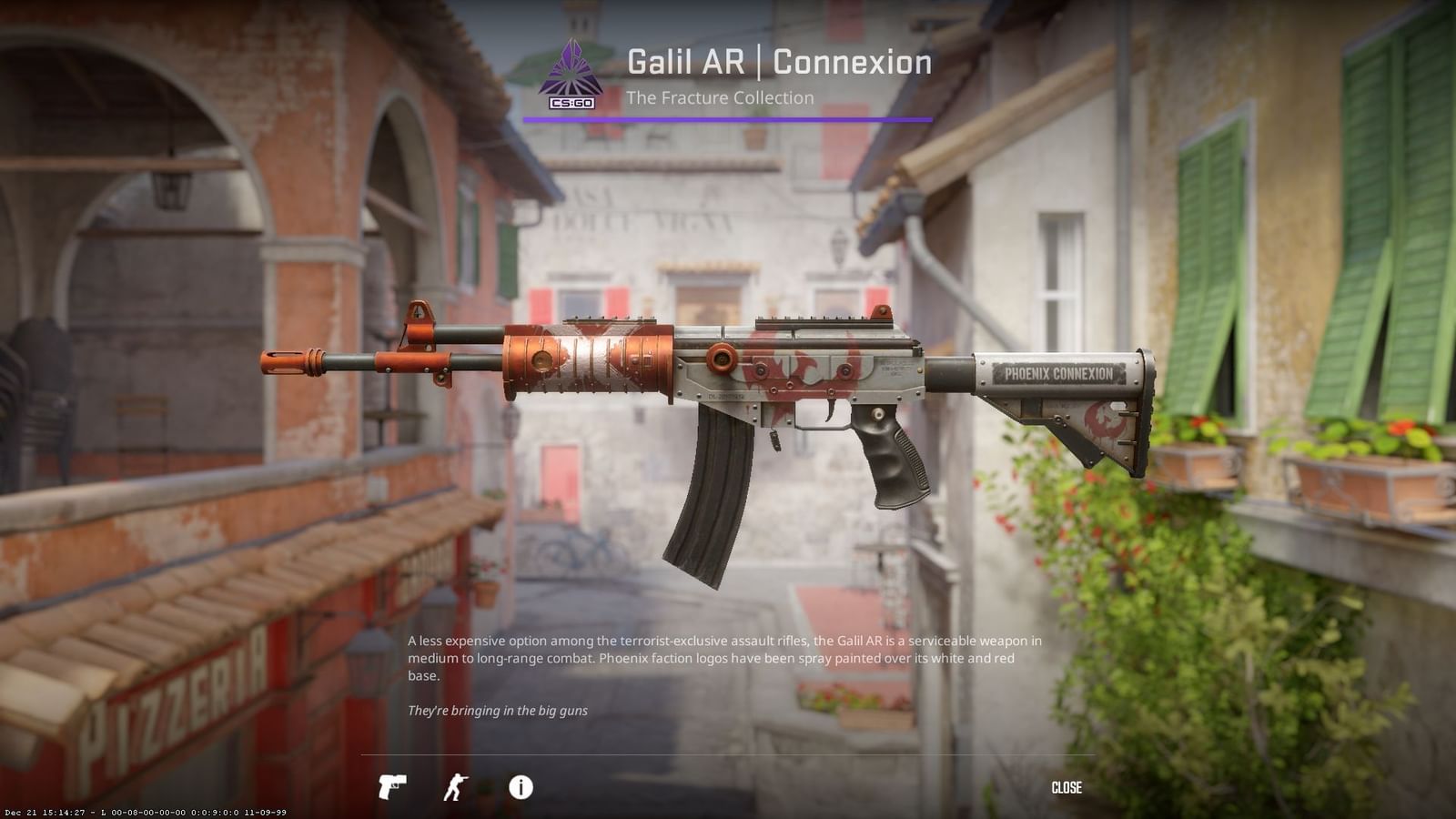Toggle character display using the player icon
Viewport: 1456px width, 819px height.
coord(455,788)
